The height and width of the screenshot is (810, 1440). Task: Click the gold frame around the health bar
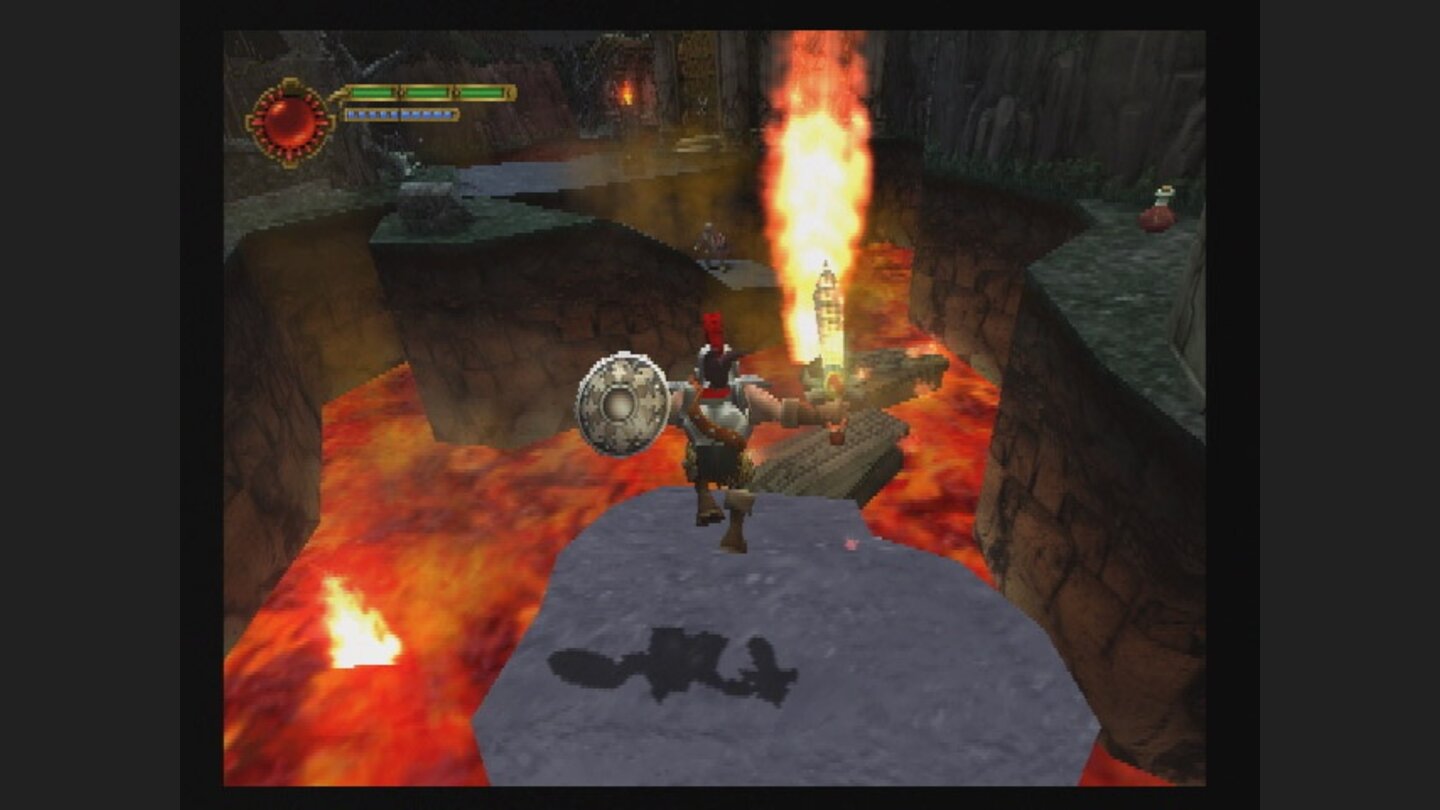coord(510,92)
